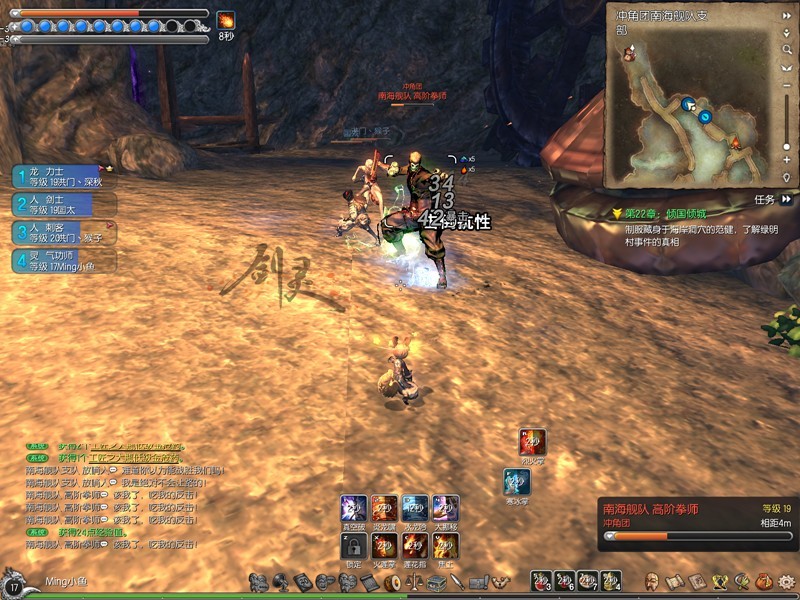Select party member 1, the 力士
Image resolution: width=800 pixels, height=600 pixels.
point(58,177)
